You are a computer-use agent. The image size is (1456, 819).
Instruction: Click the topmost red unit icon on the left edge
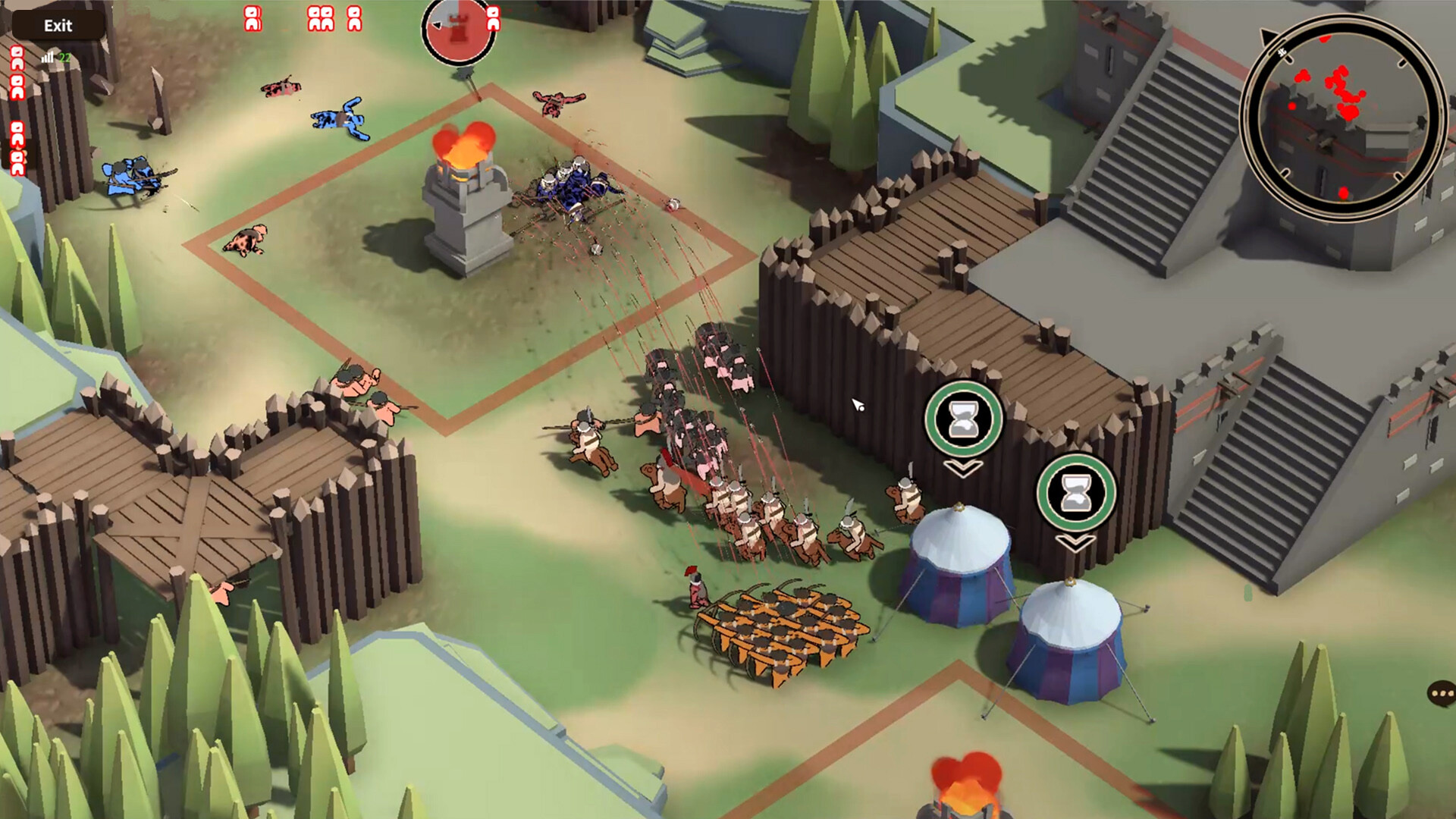16,57
